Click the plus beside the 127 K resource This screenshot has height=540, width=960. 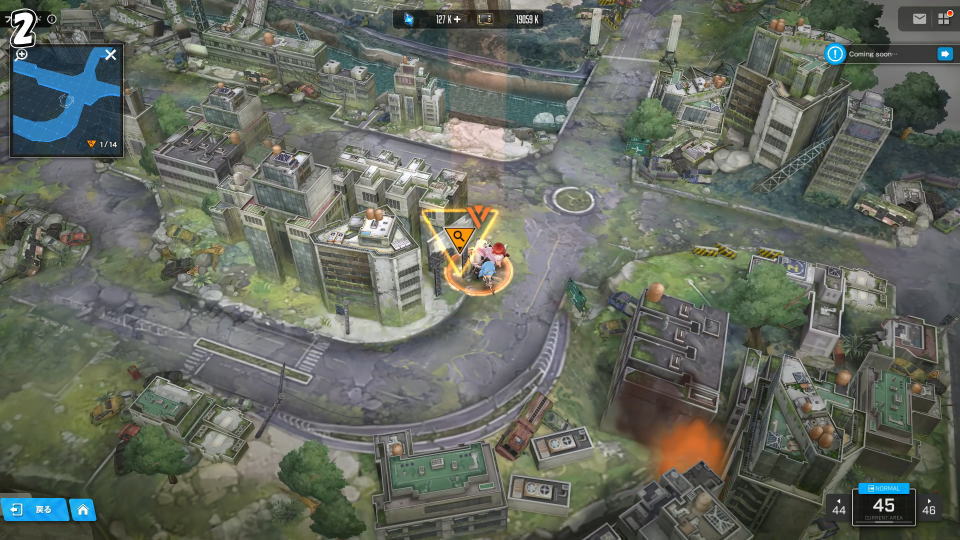tap(459, 19)
